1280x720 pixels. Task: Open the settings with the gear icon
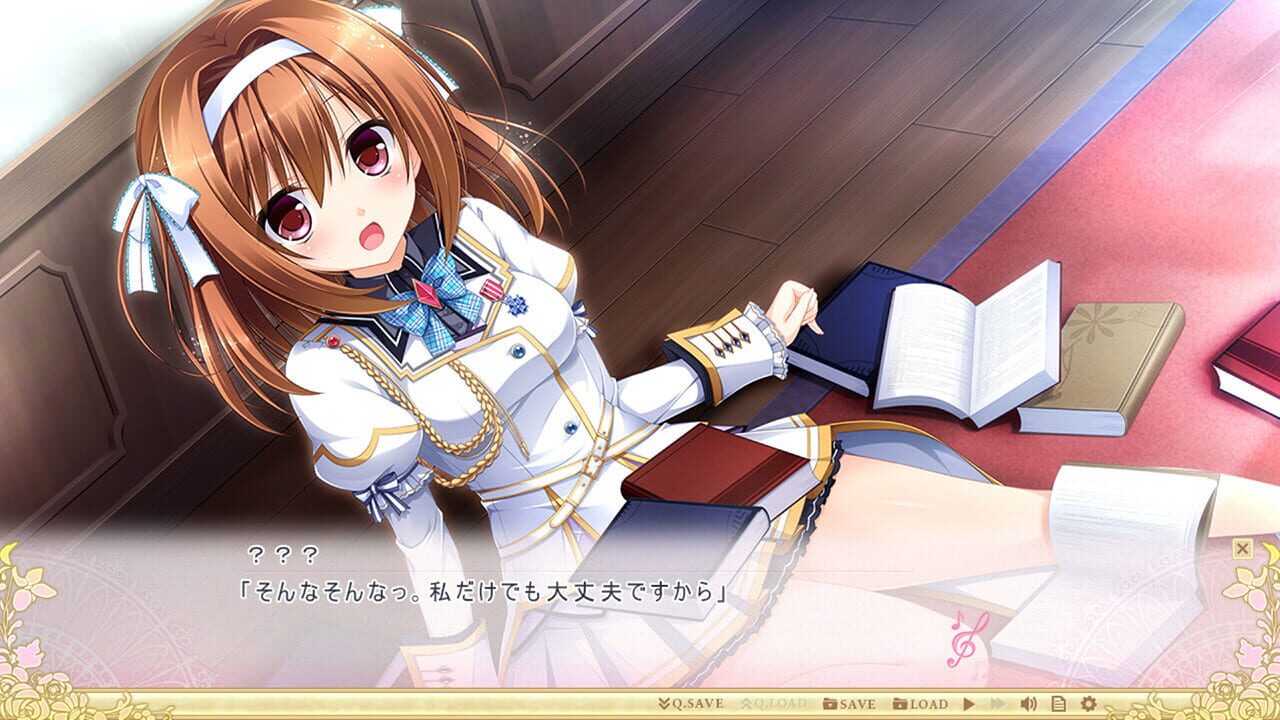(x=1089, y=705)
